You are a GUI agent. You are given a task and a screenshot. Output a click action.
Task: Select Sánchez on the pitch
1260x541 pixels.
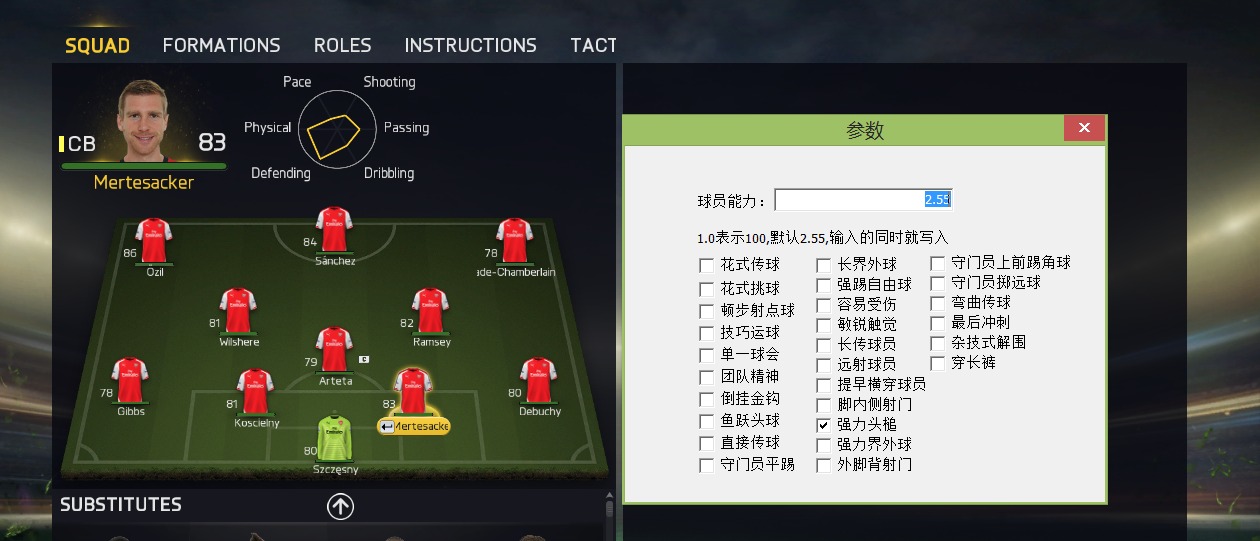point(334,229)
